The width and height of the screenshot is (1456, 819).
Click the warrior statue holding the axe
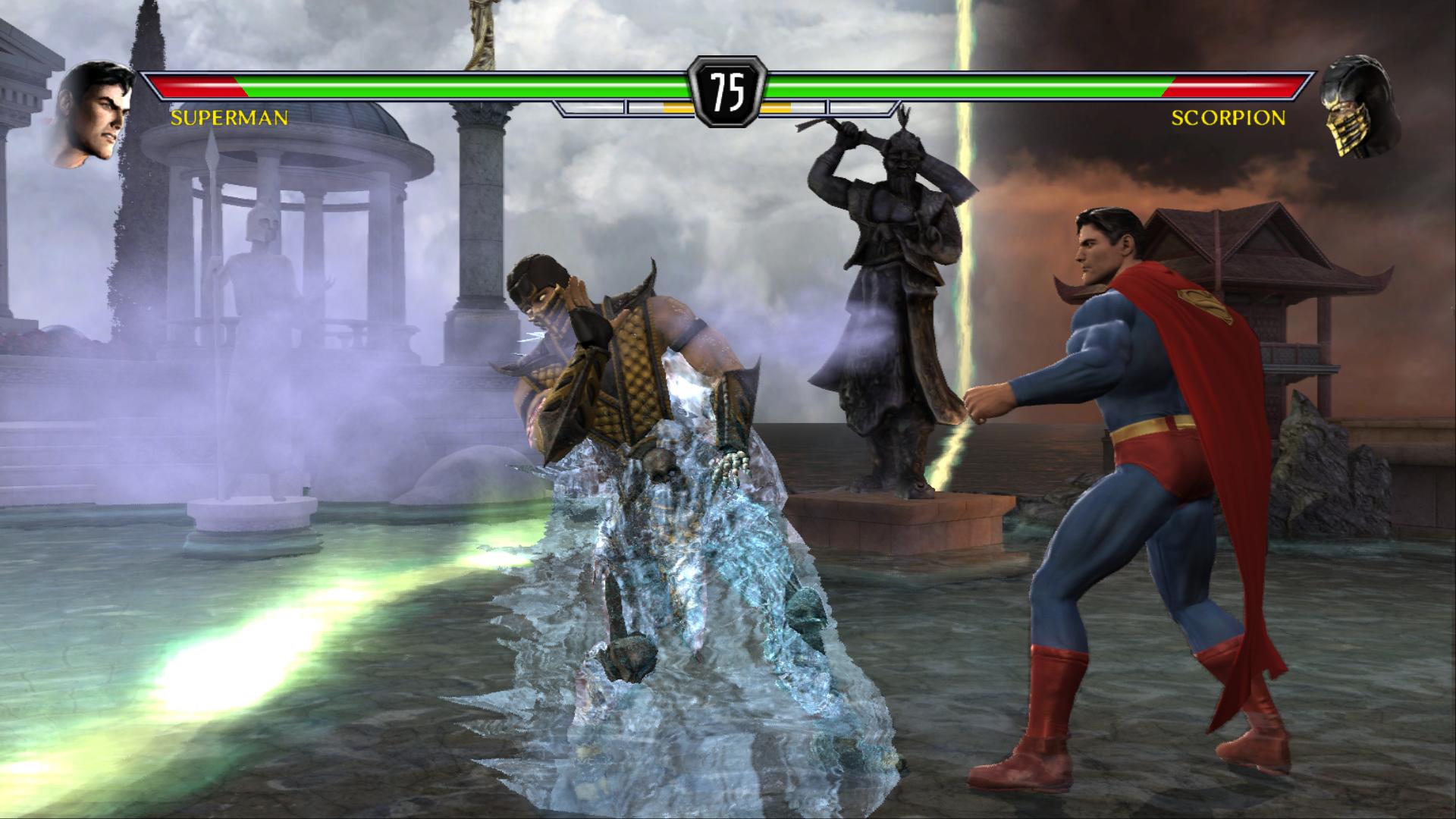895,288
